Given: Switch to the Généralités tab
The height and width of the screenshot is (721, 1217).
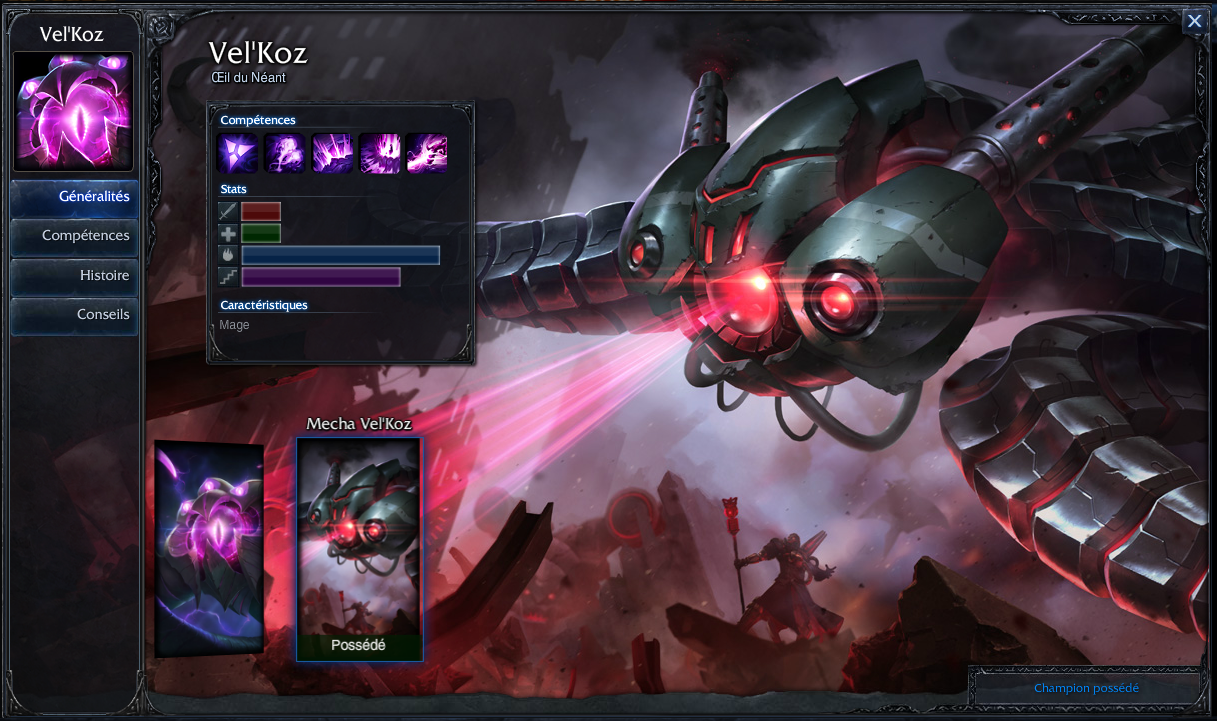Looking at the screenshot, I should 75,197.
